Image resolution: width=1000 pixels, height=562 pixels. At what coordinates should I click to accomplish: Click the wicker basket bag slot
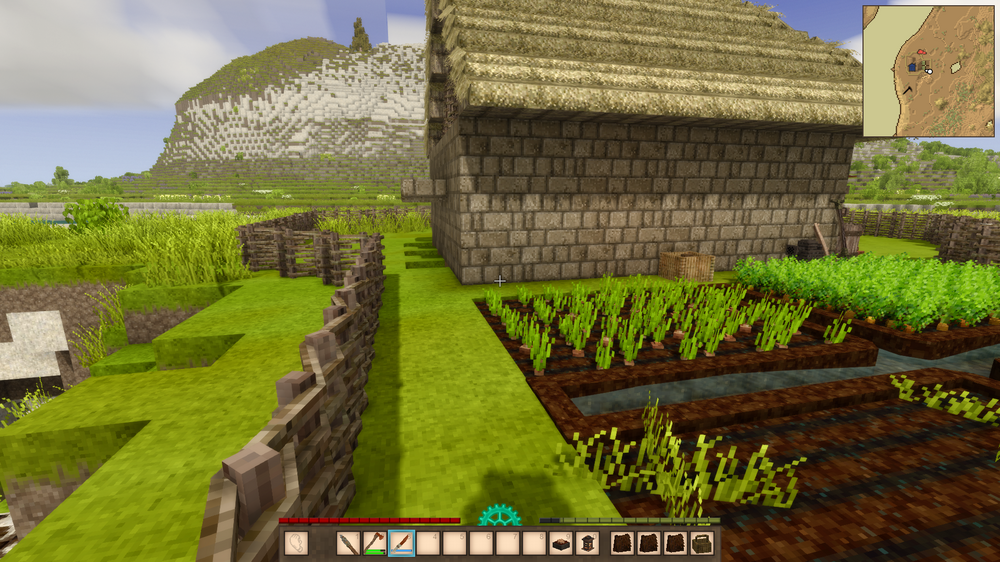click(x=702, y=543)
